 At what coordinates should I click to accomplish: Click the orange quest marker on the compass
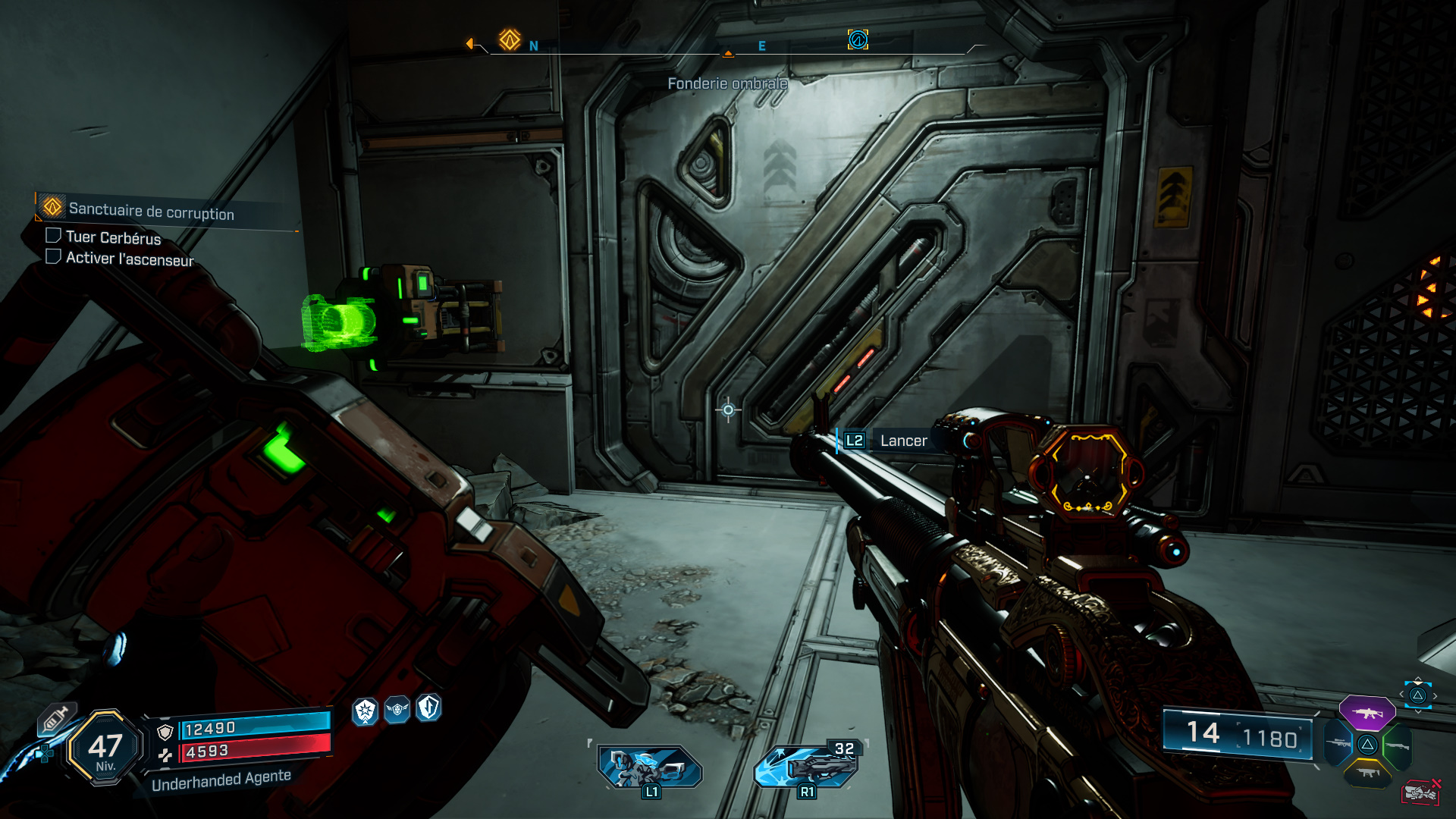pyautogui.click(x=510, y=39)
